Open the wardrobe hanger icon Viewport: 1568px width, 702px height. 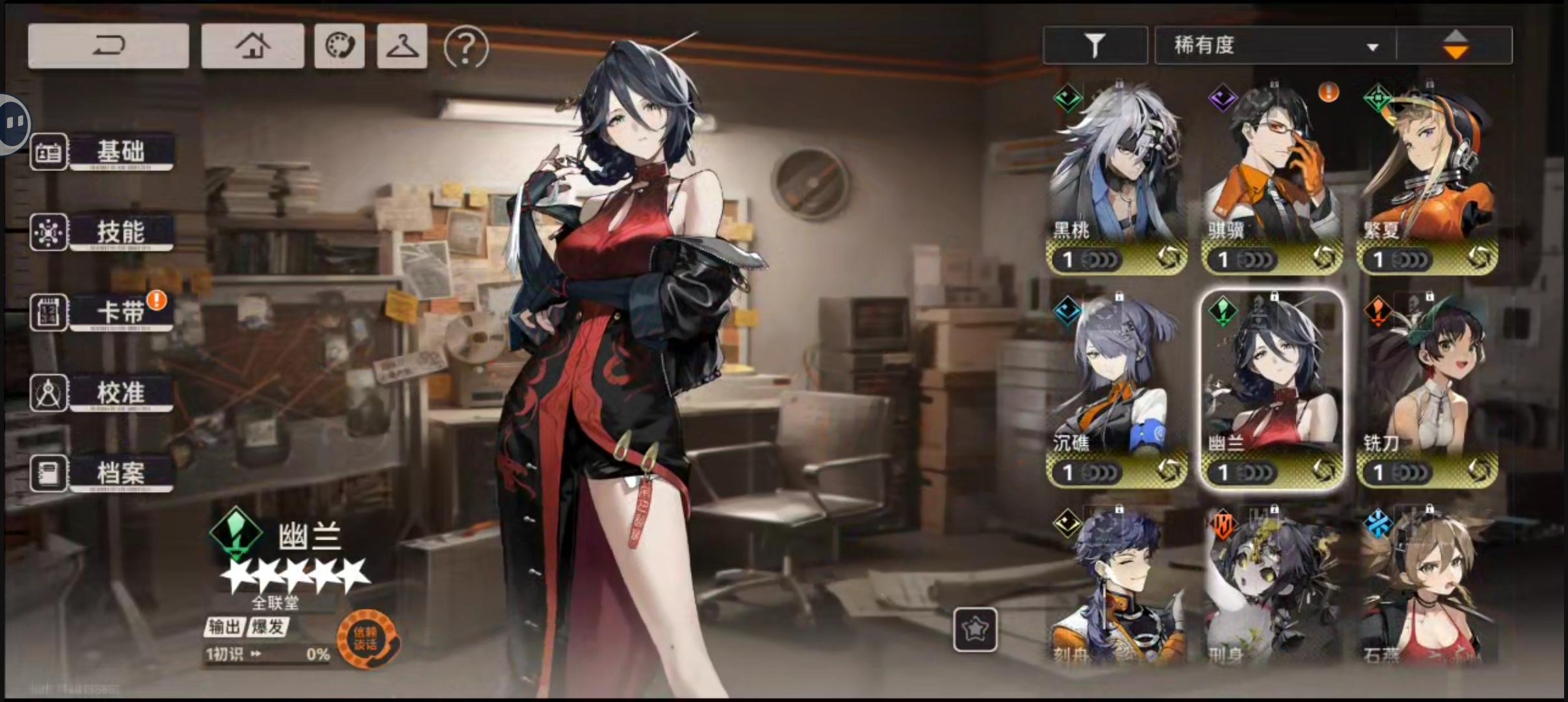coord(402,47)
